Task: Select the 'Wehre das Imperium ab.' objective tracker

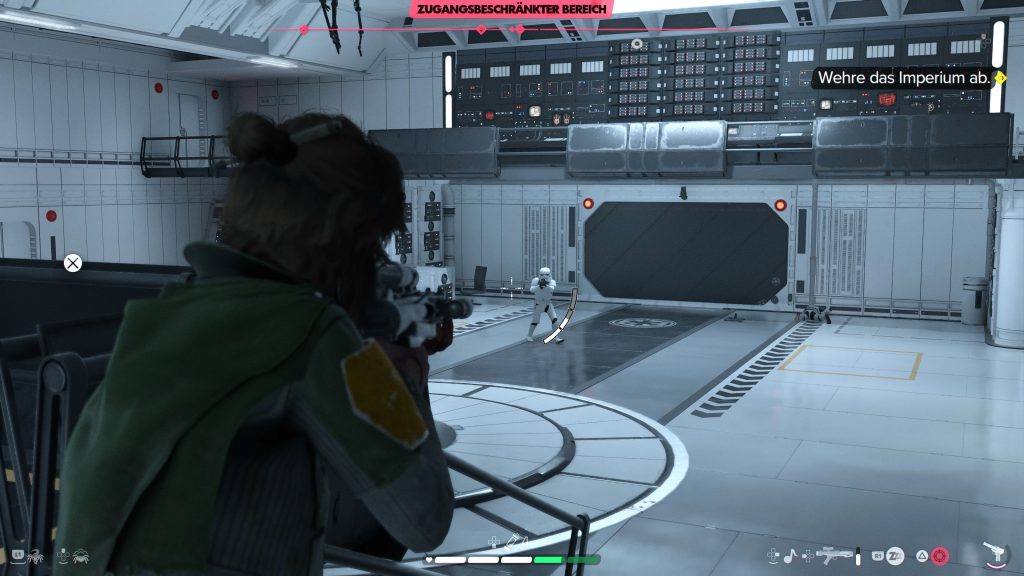Action: point(904,77)
